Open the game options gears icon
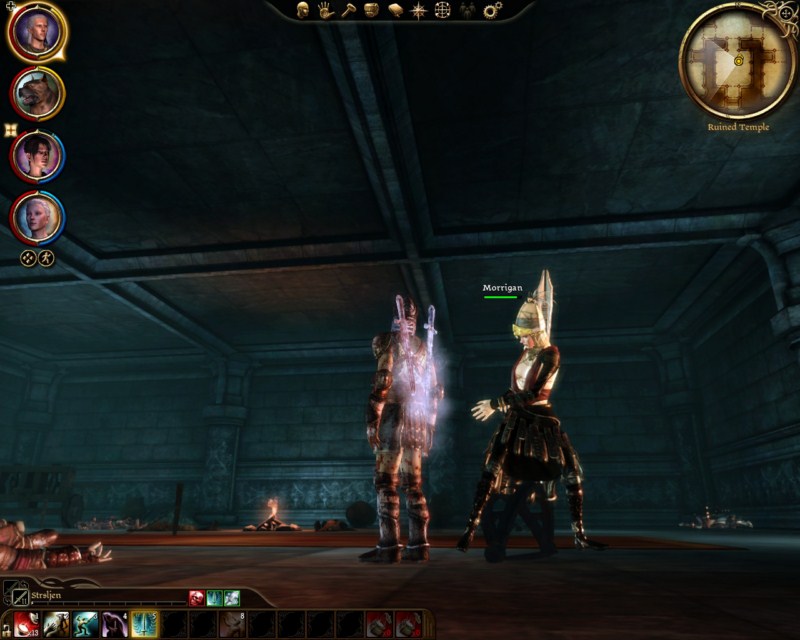This screenshot has width=800, height=640. point(492,10)
